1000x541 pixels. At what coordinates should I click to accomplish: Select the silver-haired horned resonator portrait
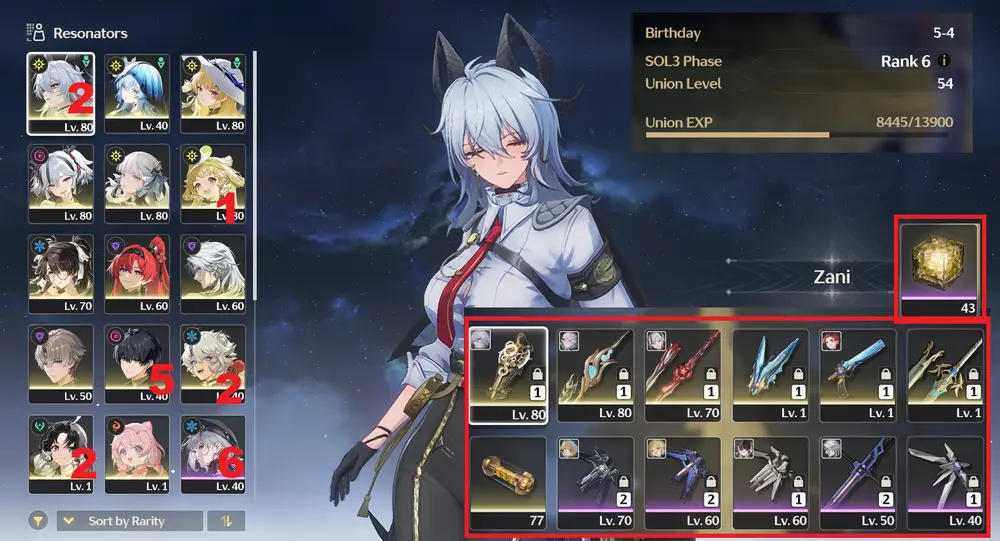(61, 88)
